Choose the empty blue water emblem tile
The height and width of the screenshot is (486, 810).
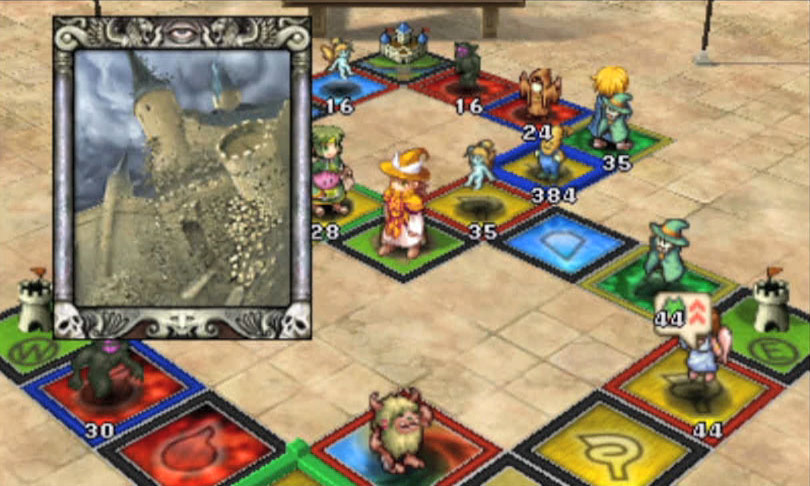tap(566, 242)
